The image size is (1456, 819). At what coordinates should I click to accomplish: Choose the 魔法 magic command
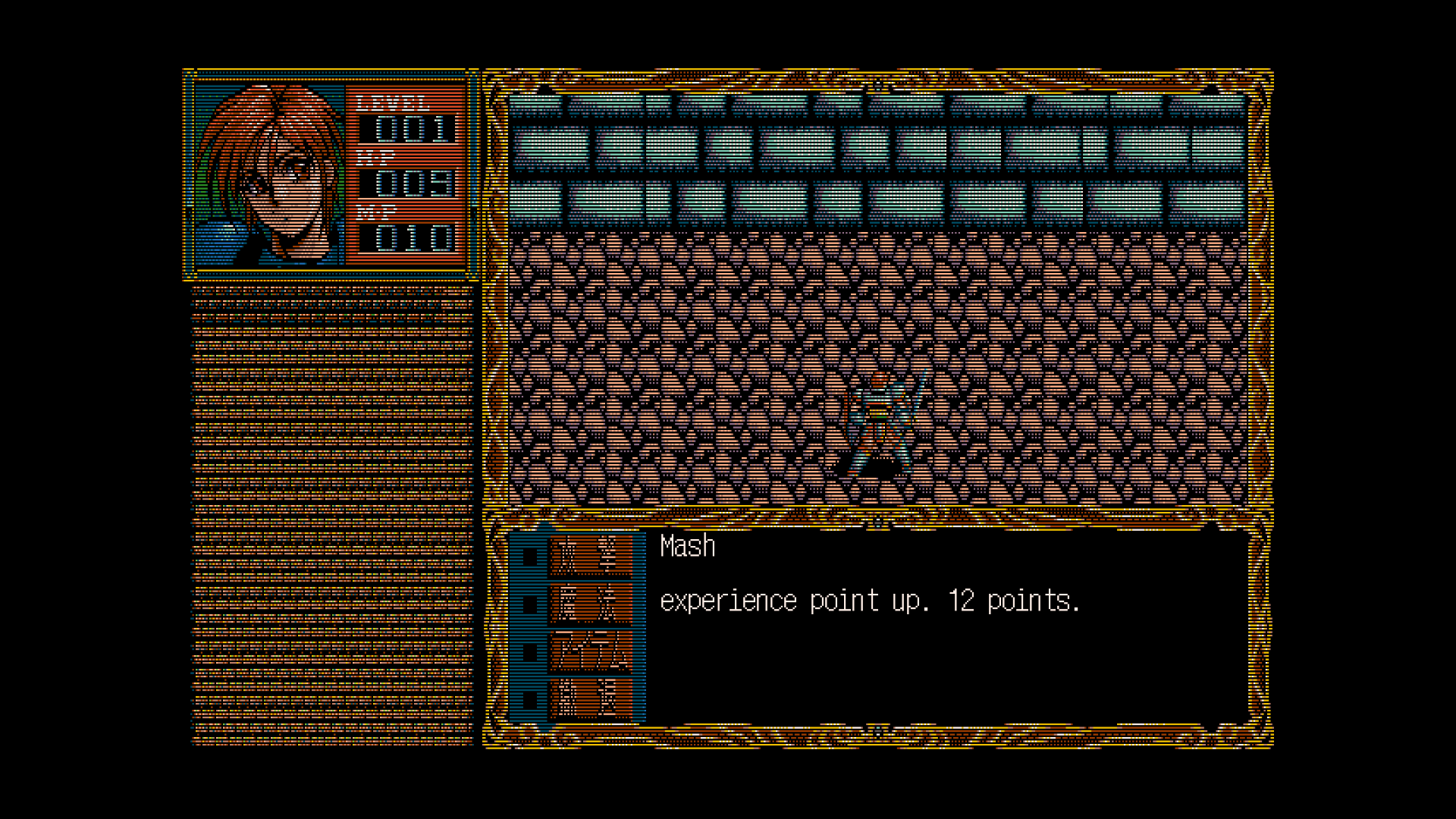(x=590, y=604)
